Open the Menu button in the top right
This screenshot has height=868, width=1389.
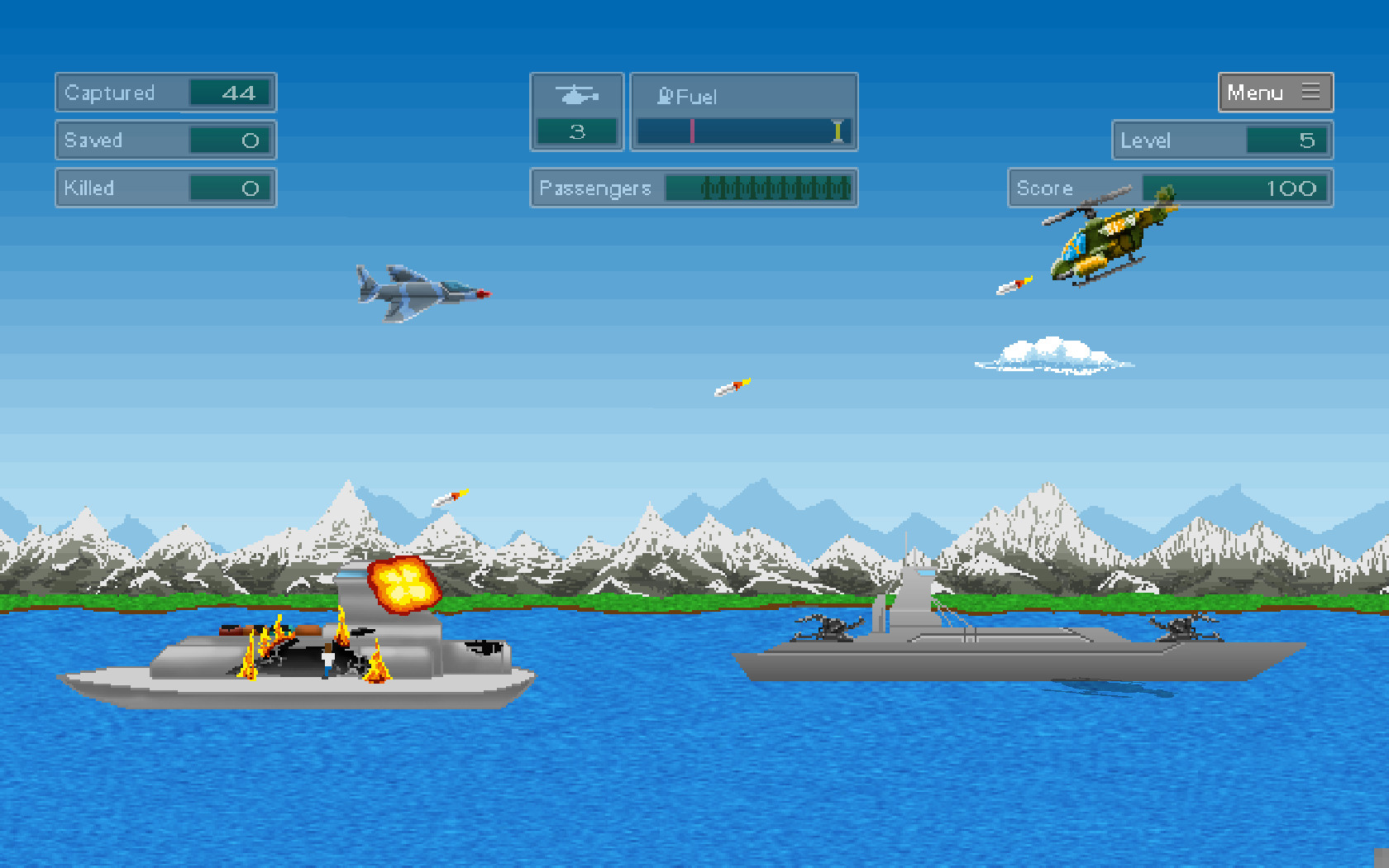(1275, 93)
